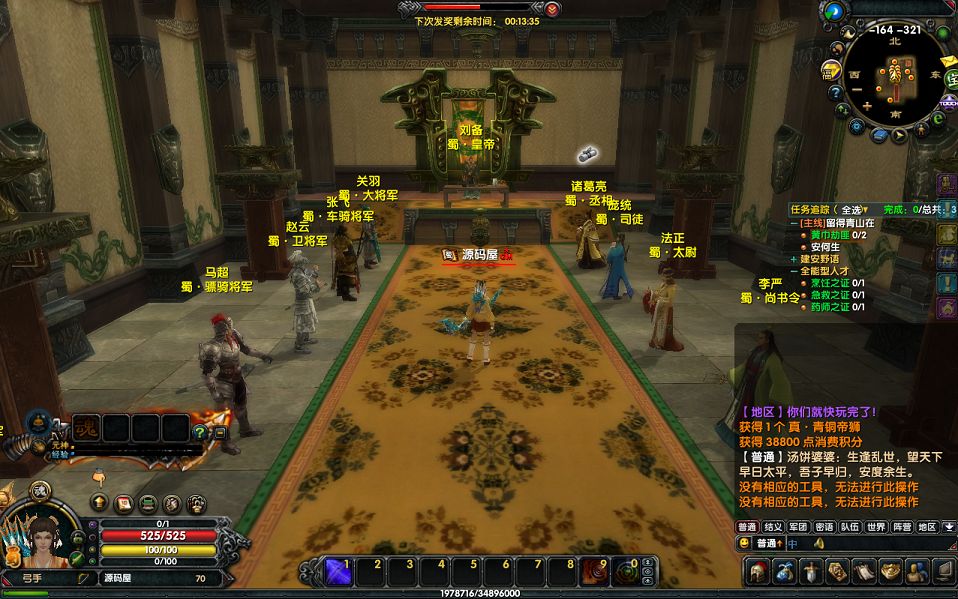
Task: Select the purple skill in hotbar slot 1
Action: coord(337,571)
